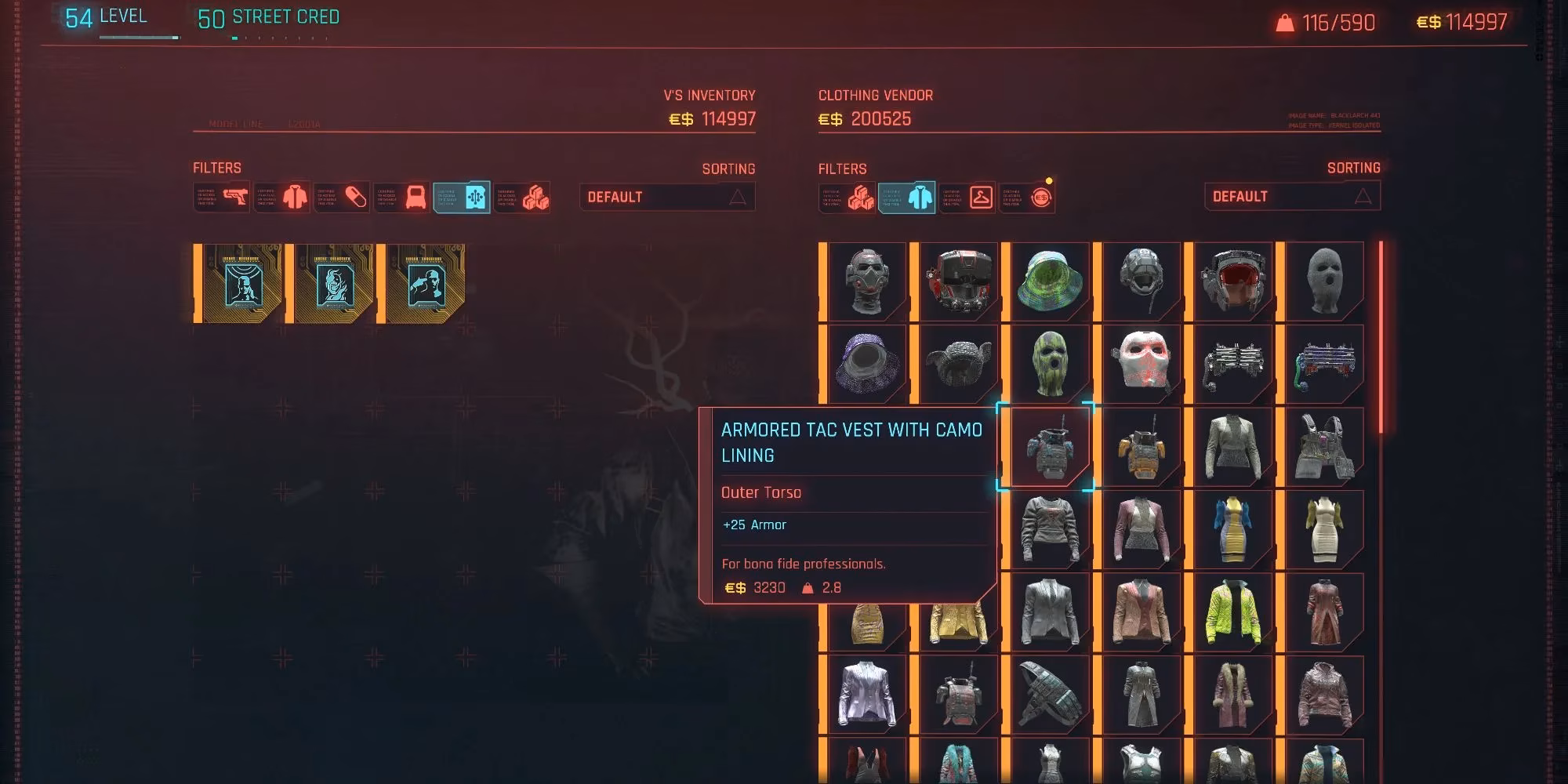
Task: Expand sorting options using the right triangle arrow
Action: pyautogui.click(x=1362, y=196)
